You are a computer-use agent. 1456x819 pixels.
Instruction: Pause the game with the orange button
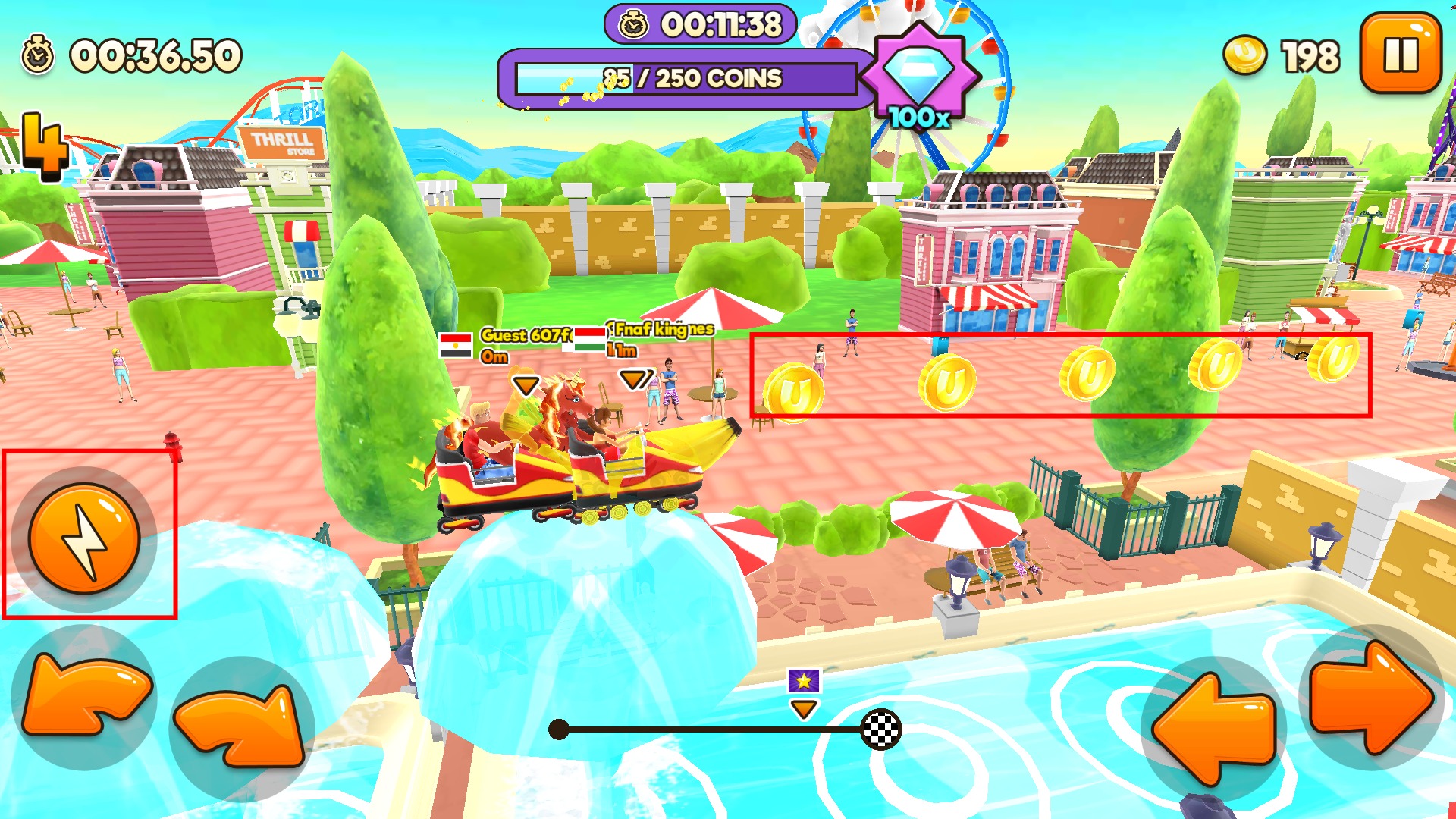click(1400, 53)
